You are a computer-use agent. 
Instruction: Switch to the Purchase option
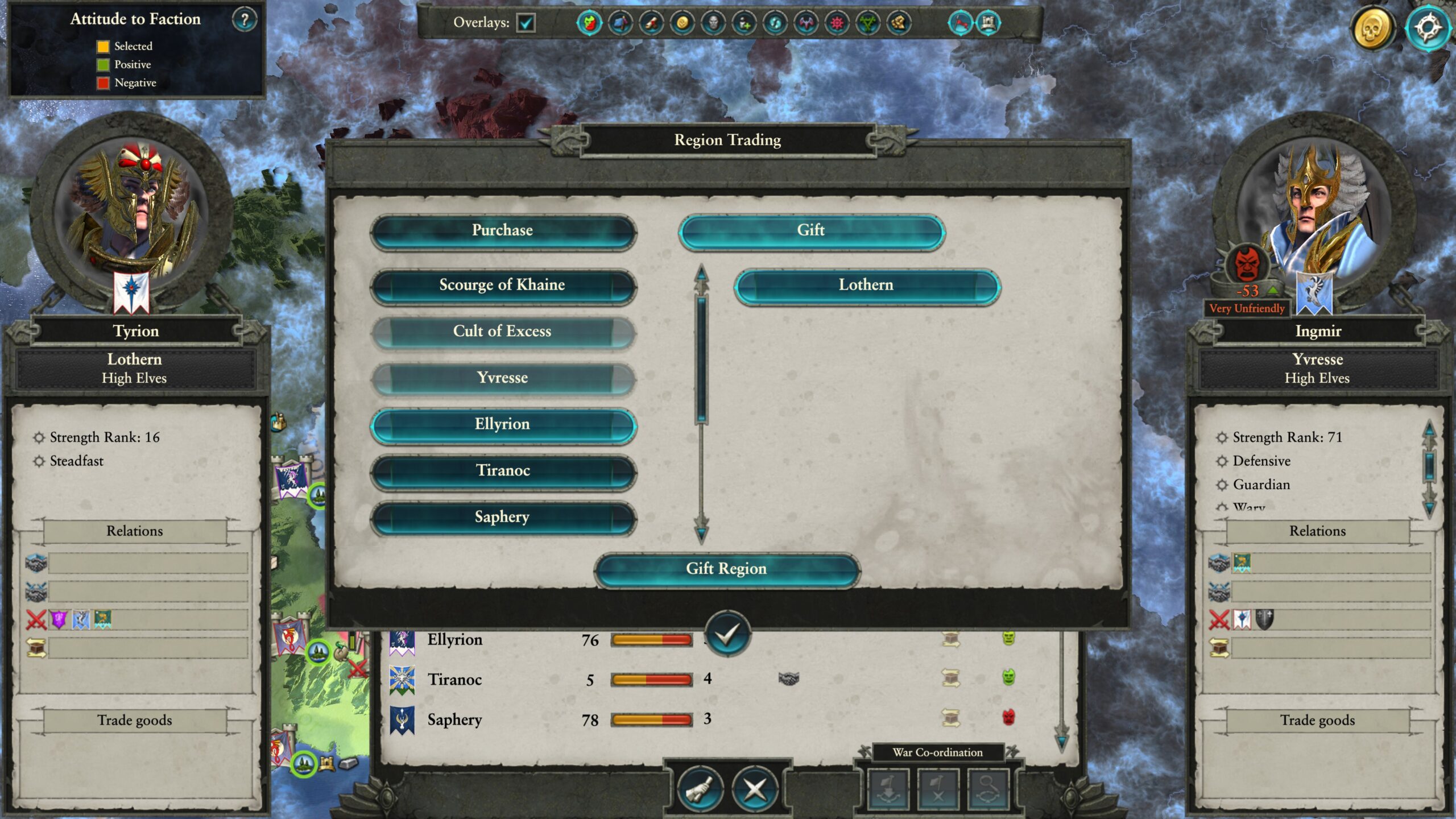click(503, 231)
